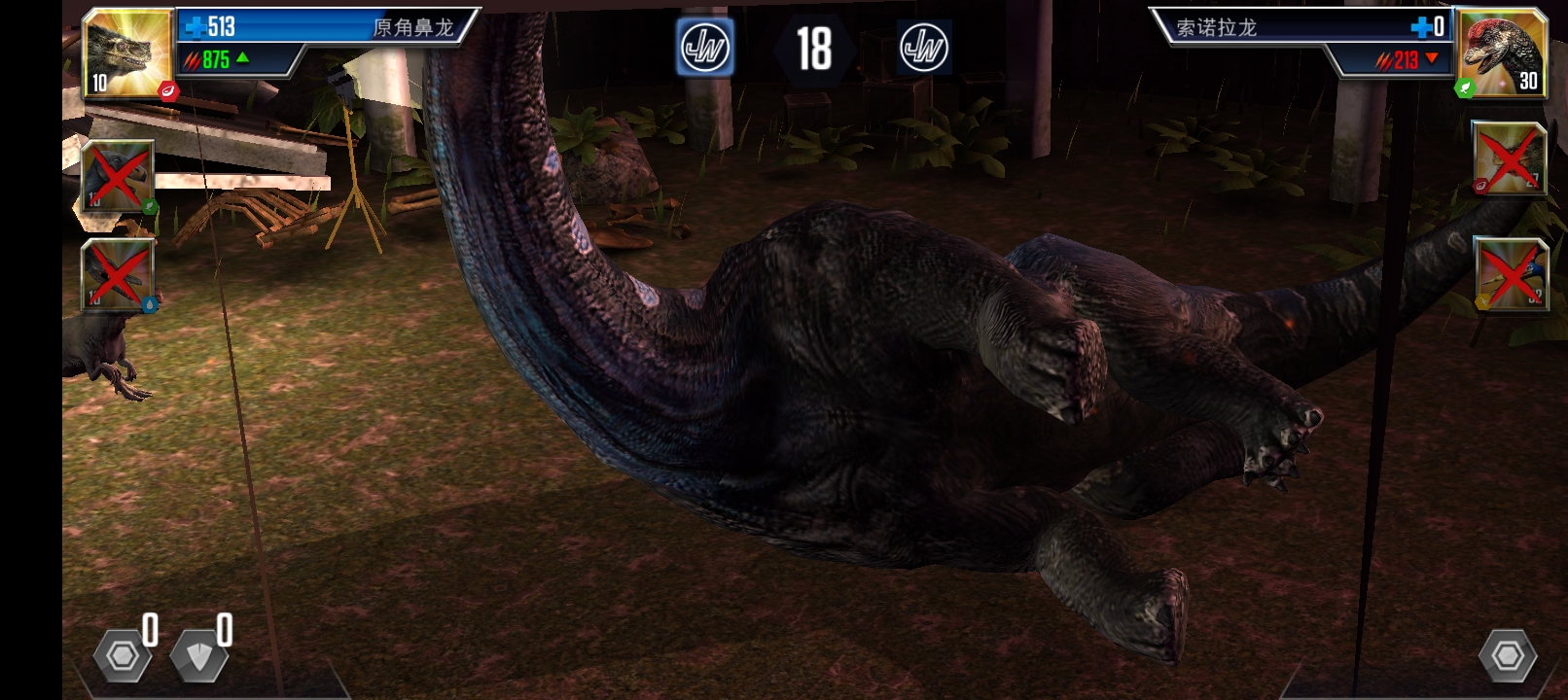Select the active level 10 dinosaur portrait
This screenshot has width=1568, height=700.
coord(126,52)
